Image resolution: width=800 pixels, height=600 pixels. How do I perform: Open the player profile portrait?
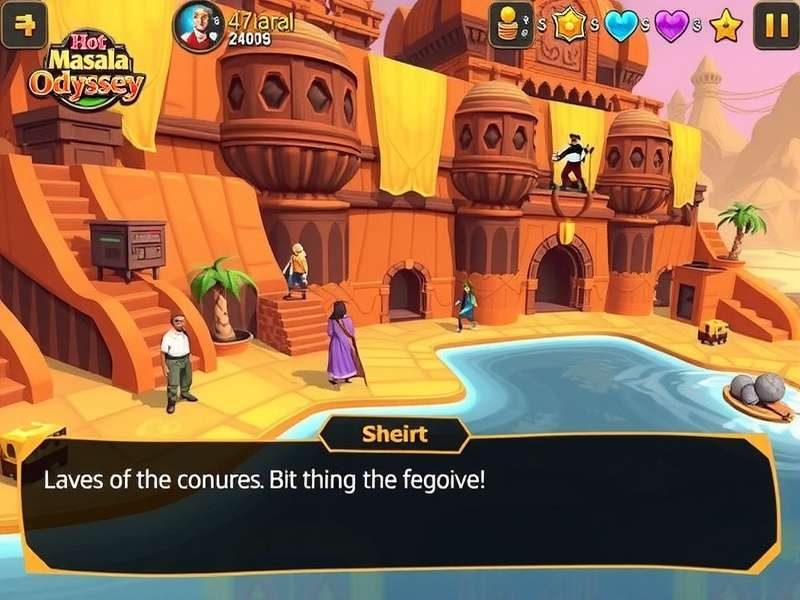pyautogui.click(x=198, y=25)
